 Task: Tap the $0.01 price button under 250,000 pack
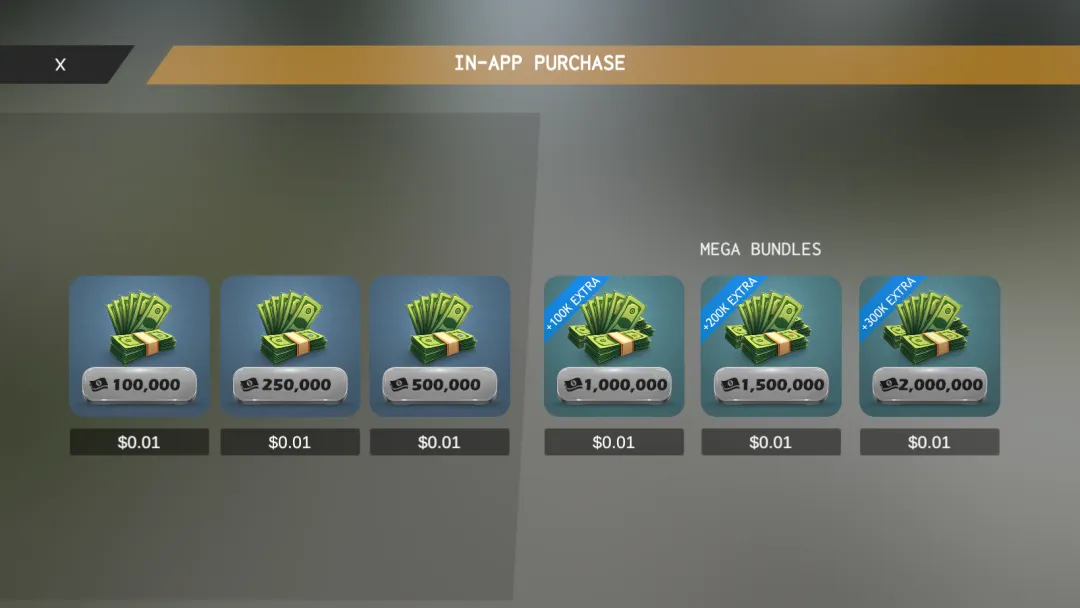coord(290,442)
